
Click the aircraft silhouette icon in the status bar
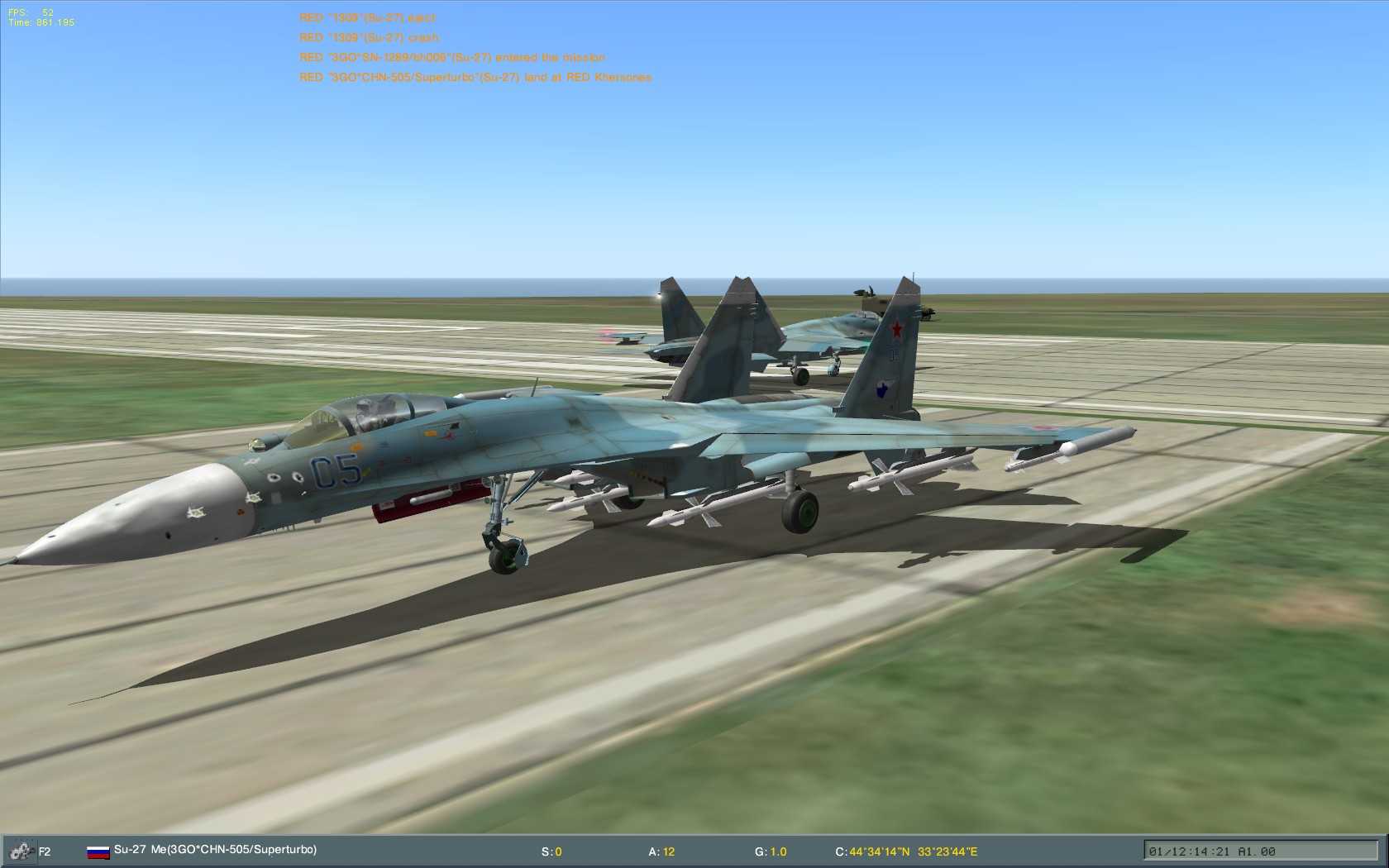pyautogui.click(x=20, y=849)
